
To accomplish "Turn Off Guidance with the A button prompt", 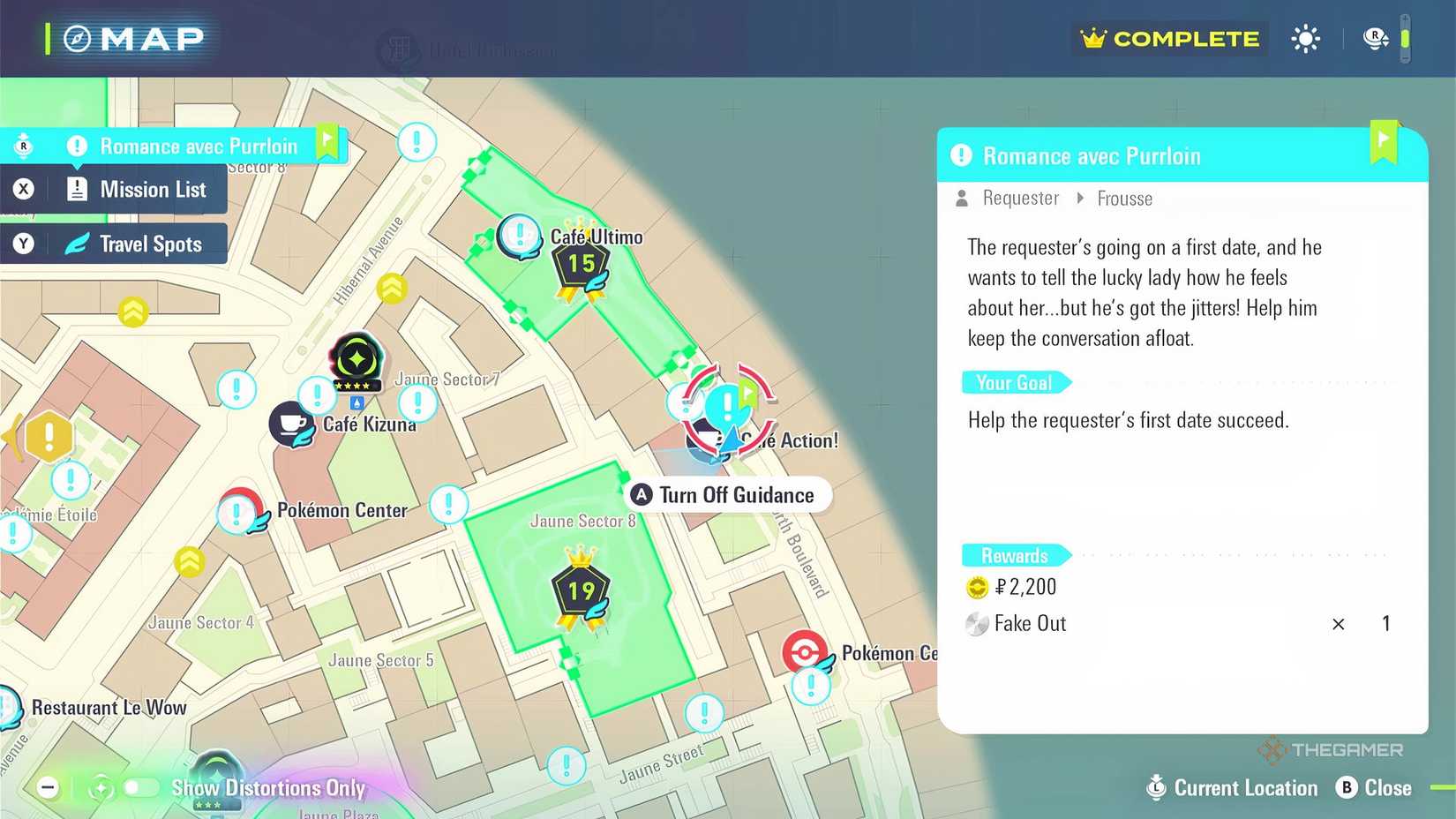I will coord(727,495).
